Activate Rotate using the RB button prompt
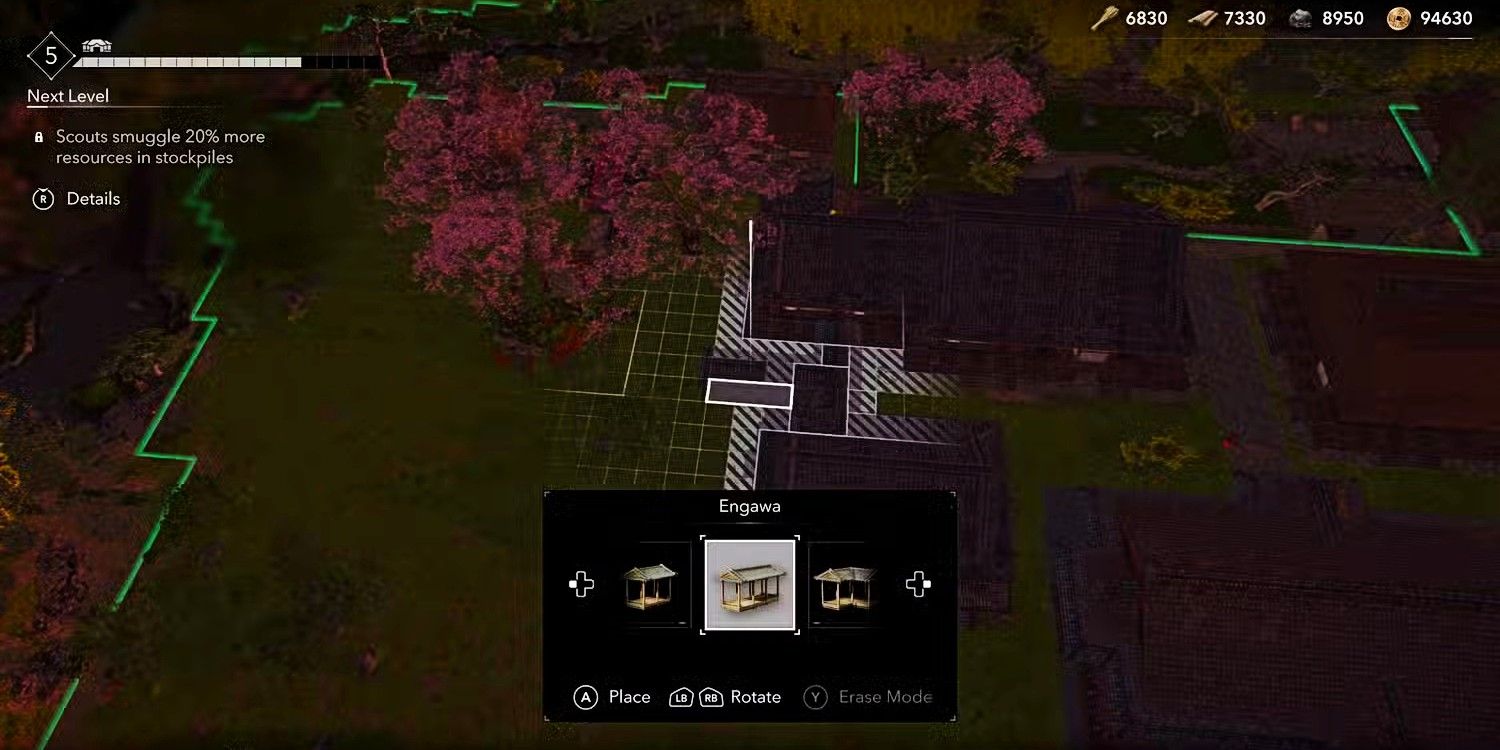 coord(710,697)
